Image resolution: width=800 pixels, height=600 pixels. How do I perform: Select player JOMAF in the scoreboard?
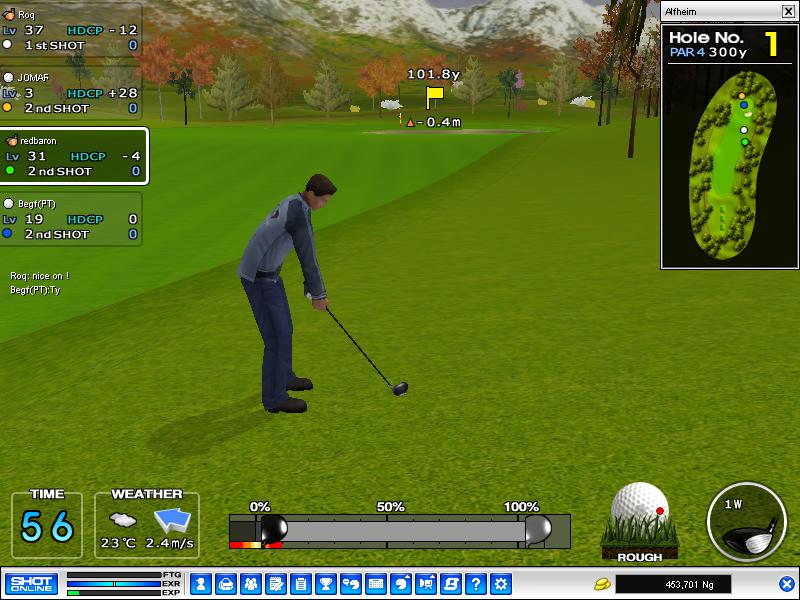70,93
